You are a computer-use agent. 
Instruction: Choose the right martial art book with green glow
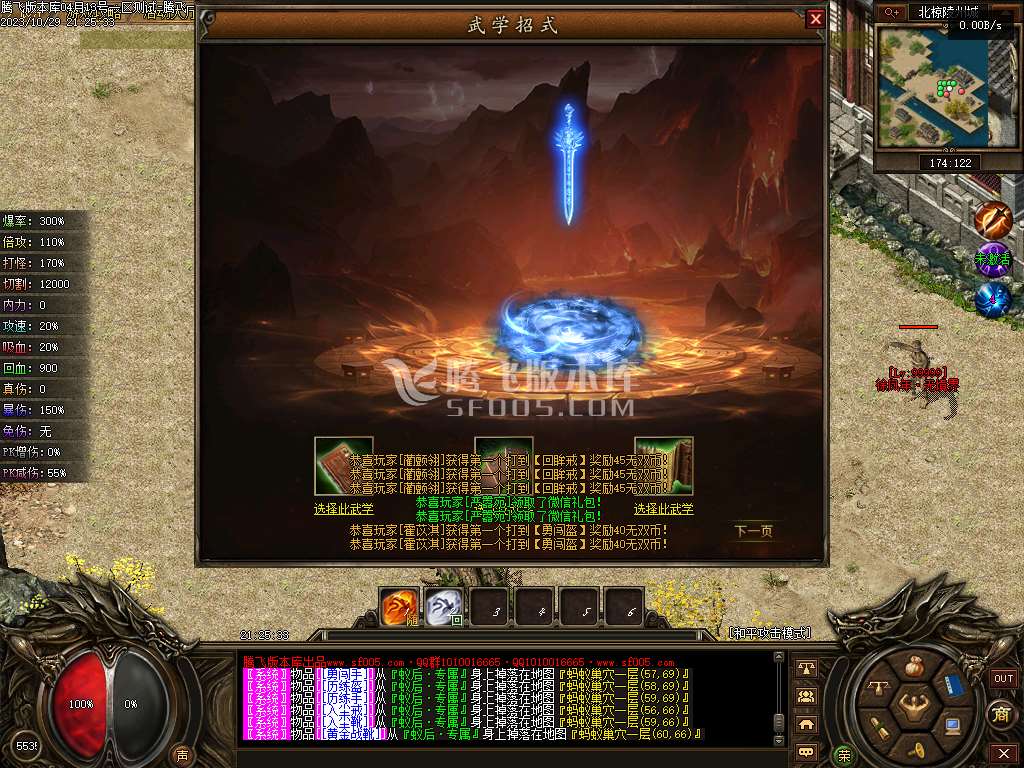point(664,466)
